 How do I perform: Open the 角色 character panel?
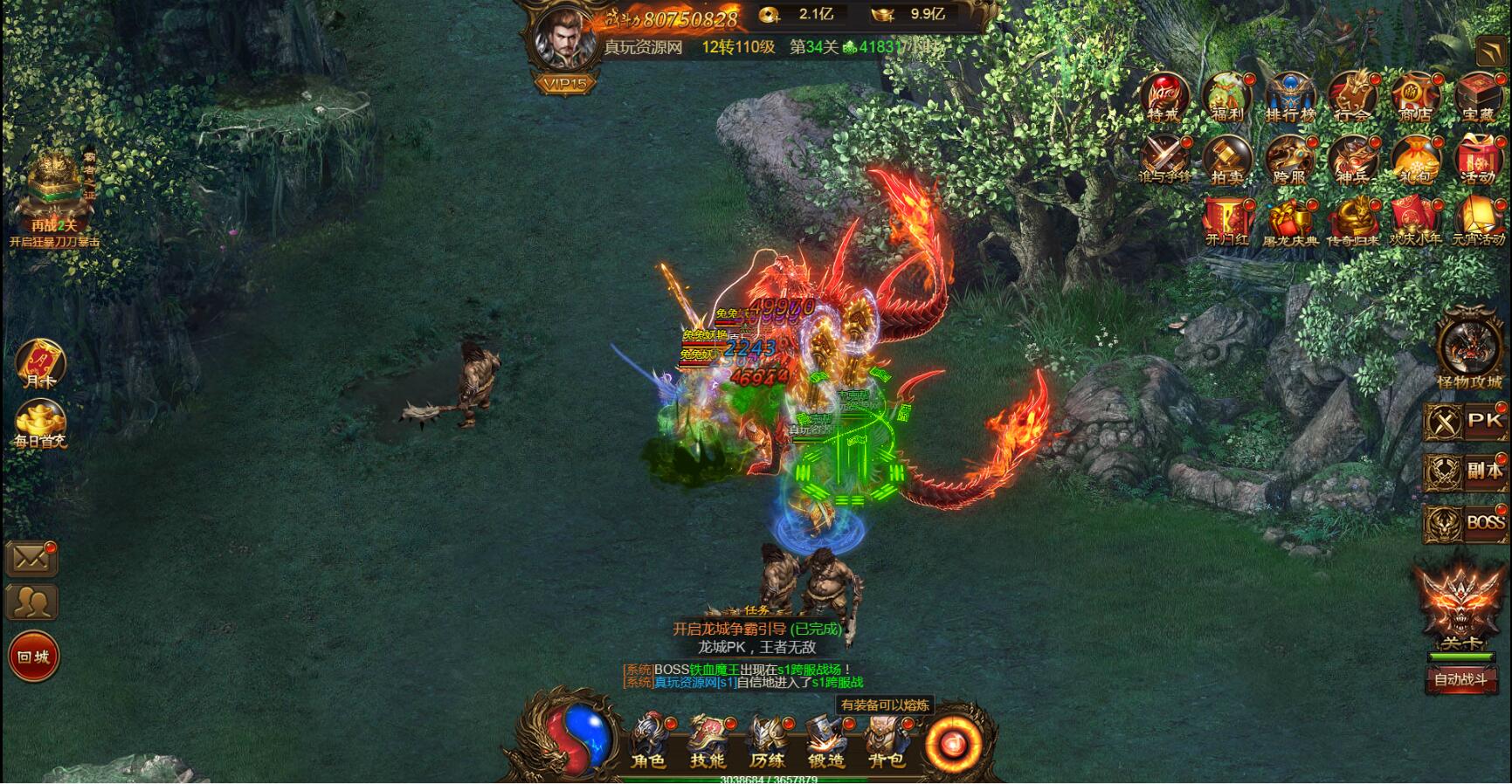tap(647, 740)
